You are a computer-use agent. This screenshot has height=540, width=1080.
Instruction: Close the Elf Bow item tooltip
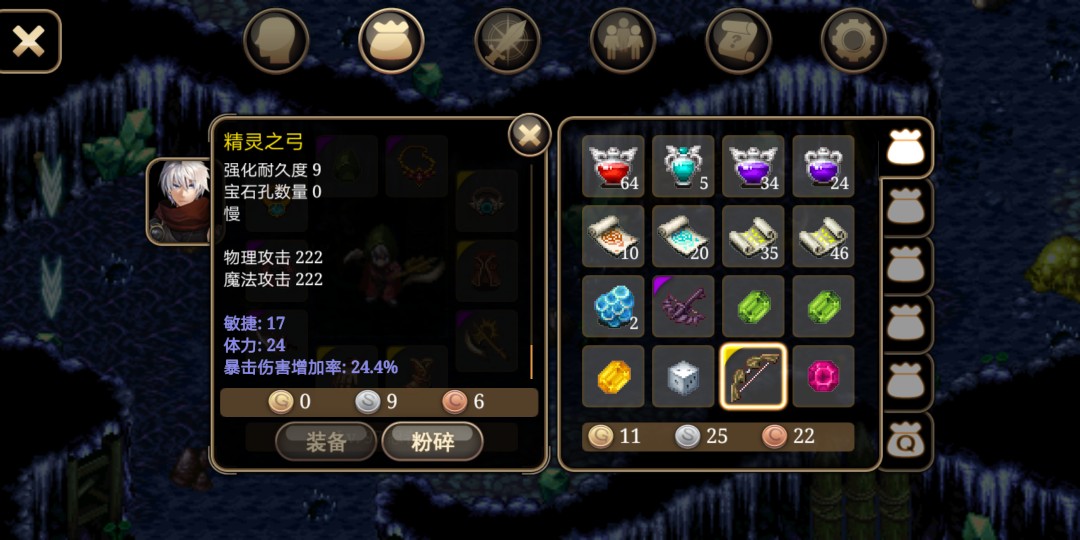tap(530, 135)
